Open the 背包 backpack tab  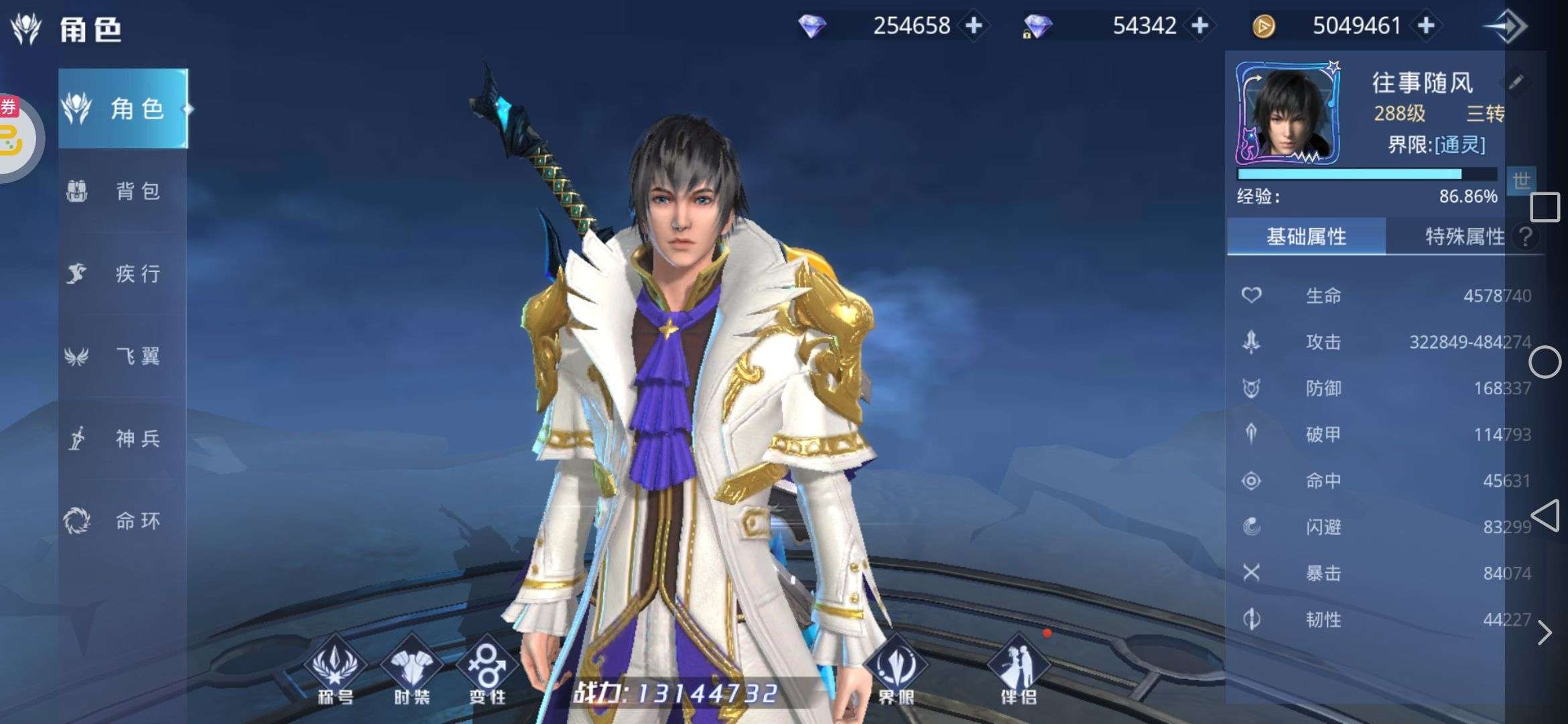[123, 191]
